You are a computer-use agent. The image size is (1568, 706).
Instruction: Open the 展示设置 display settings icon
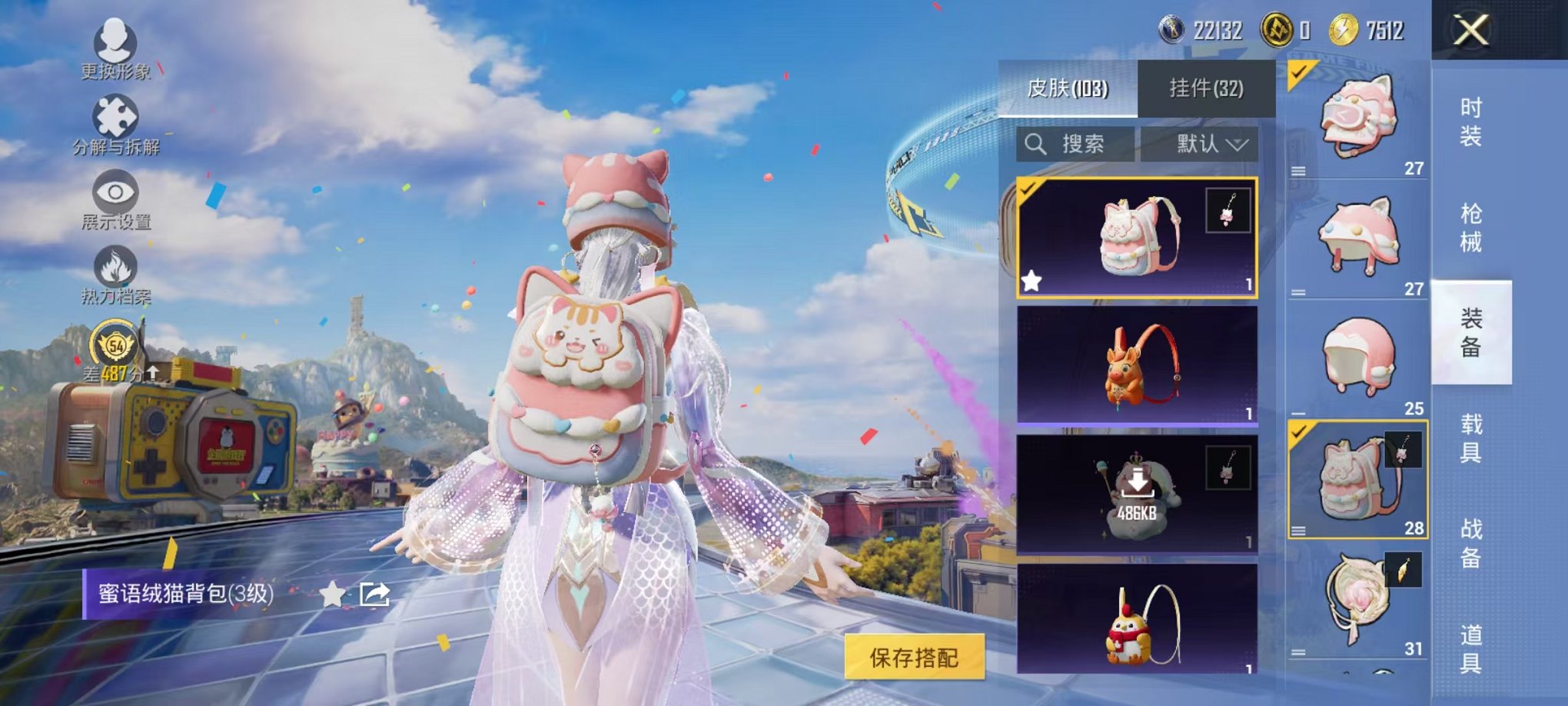114,192
